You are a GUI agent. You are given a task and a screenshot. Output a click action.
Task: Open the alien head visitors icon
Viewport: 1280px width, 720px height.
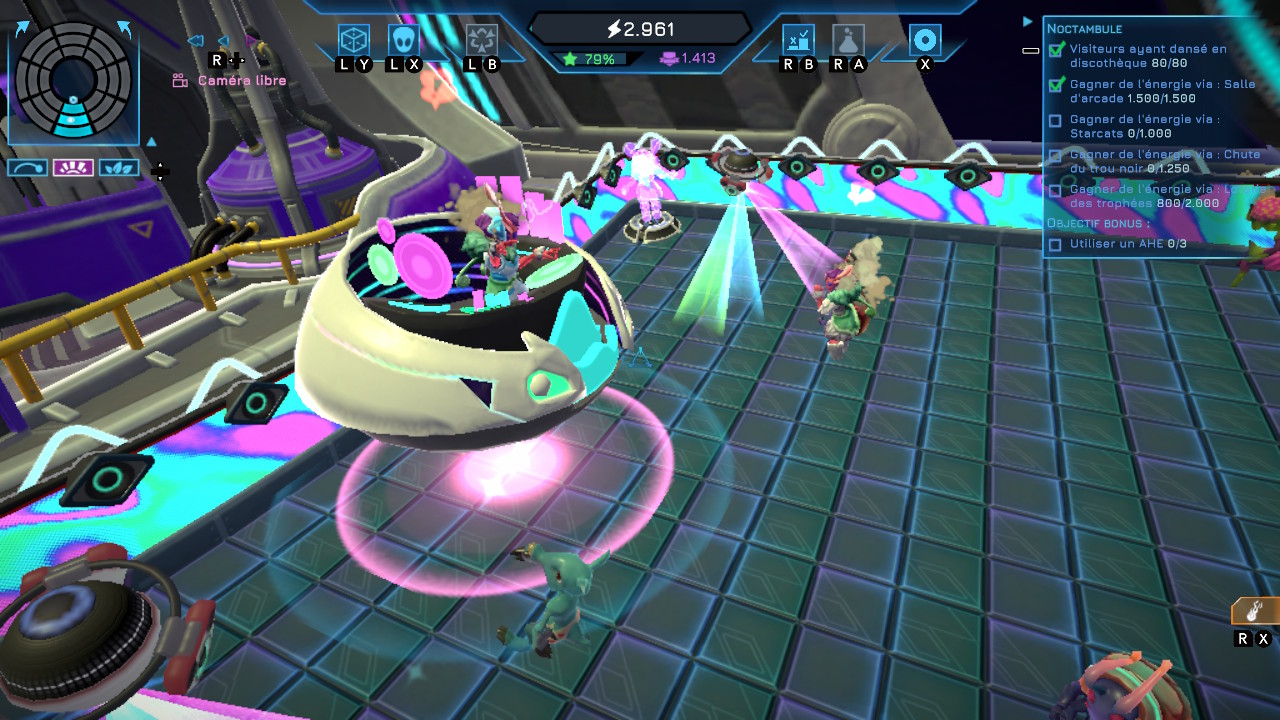tap(404, 40)
